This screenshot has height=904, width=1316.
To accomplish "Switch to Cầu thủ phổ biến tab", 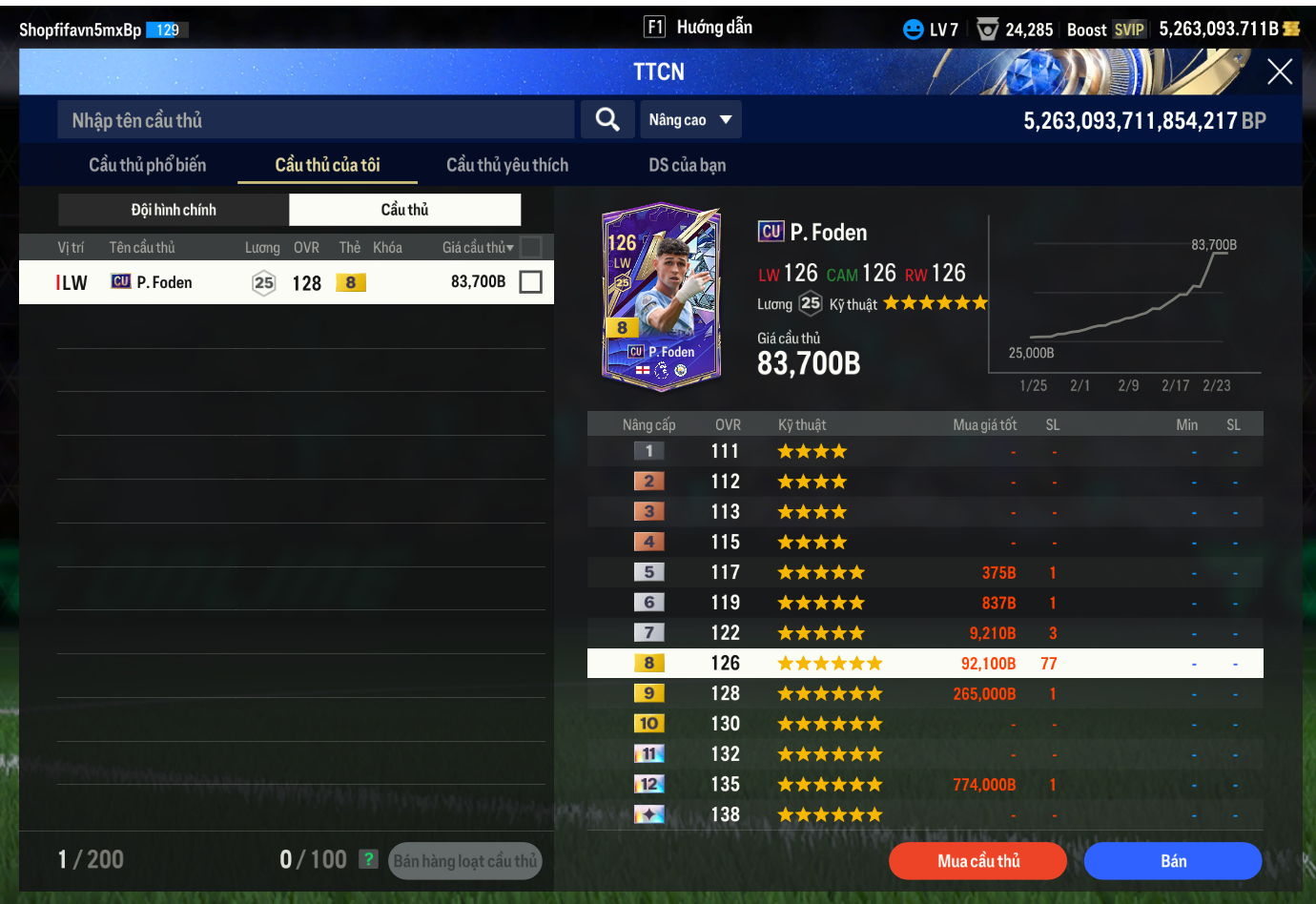I will [147, 165].
